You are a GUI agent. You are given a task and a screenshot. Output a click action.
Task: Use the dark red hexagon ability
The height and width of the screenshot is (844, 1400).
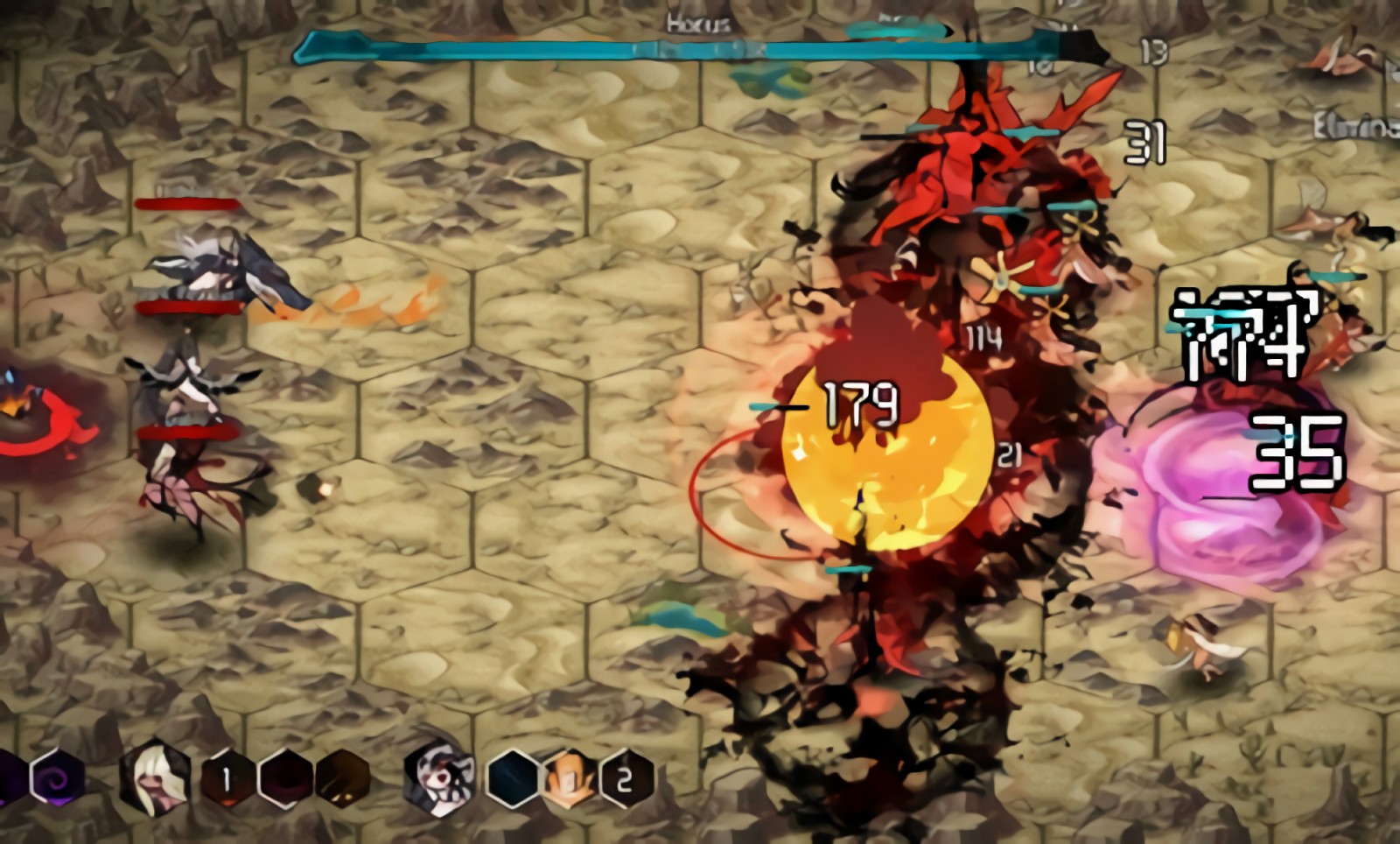[285, 778]
